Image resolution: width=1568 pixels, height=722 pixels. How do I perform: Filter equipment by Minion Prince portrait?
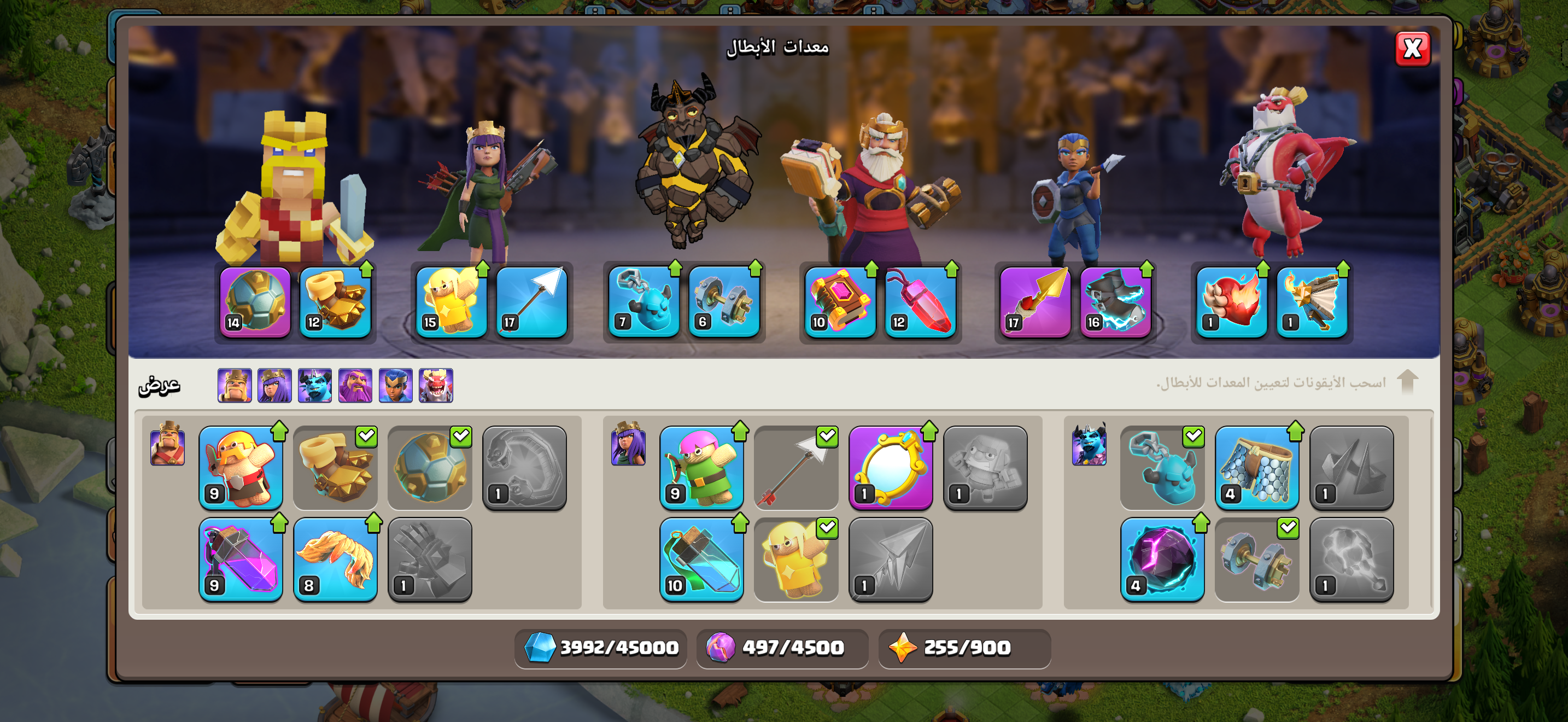pos(315,386)
